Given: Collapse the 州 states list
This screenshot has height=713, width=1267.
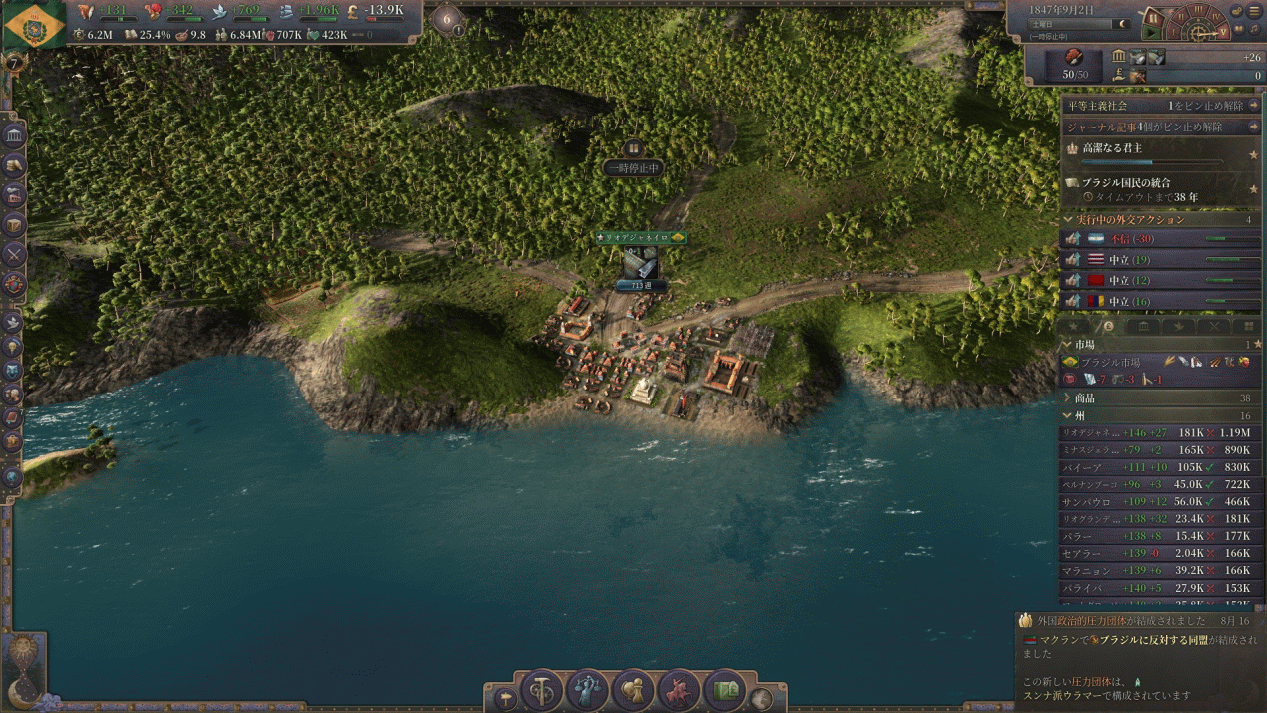Looking at the screenshot, I should (1069, 415).
